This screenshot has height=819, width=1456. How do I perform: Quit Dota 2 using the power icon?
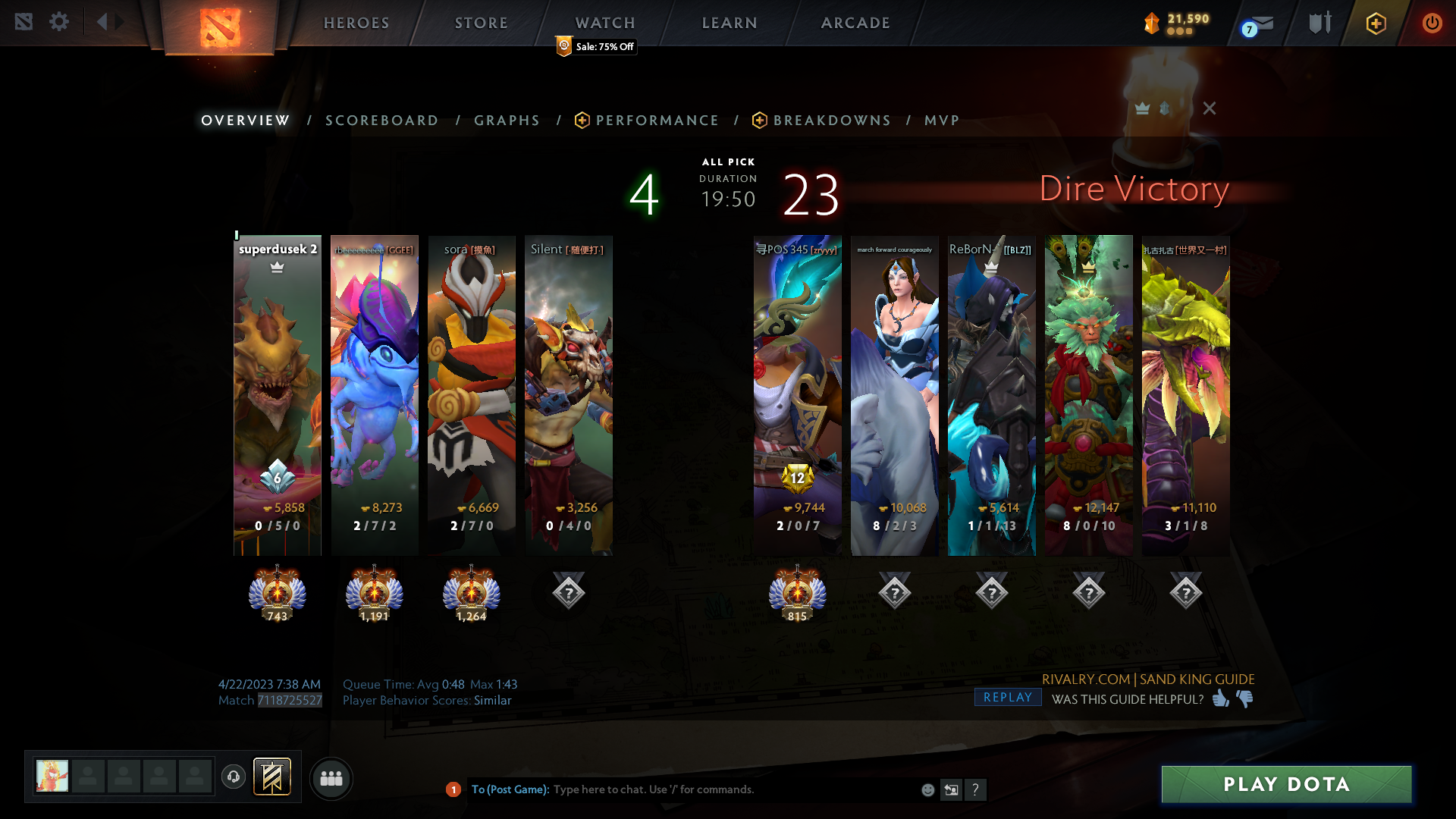click(x=1432, y=23)
